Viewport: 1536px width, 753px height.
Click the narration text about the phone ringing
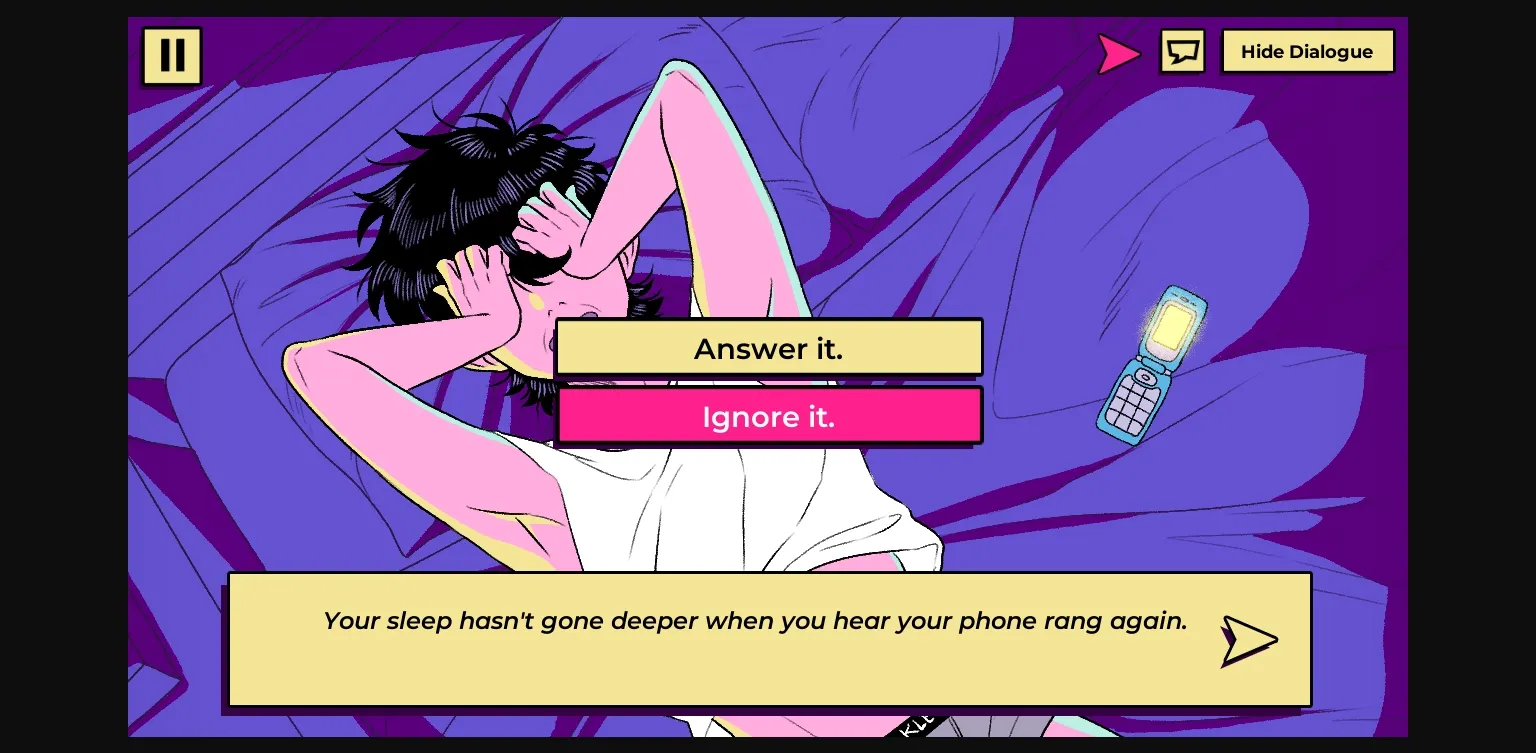pyautogui.click(x=754, y=620)
